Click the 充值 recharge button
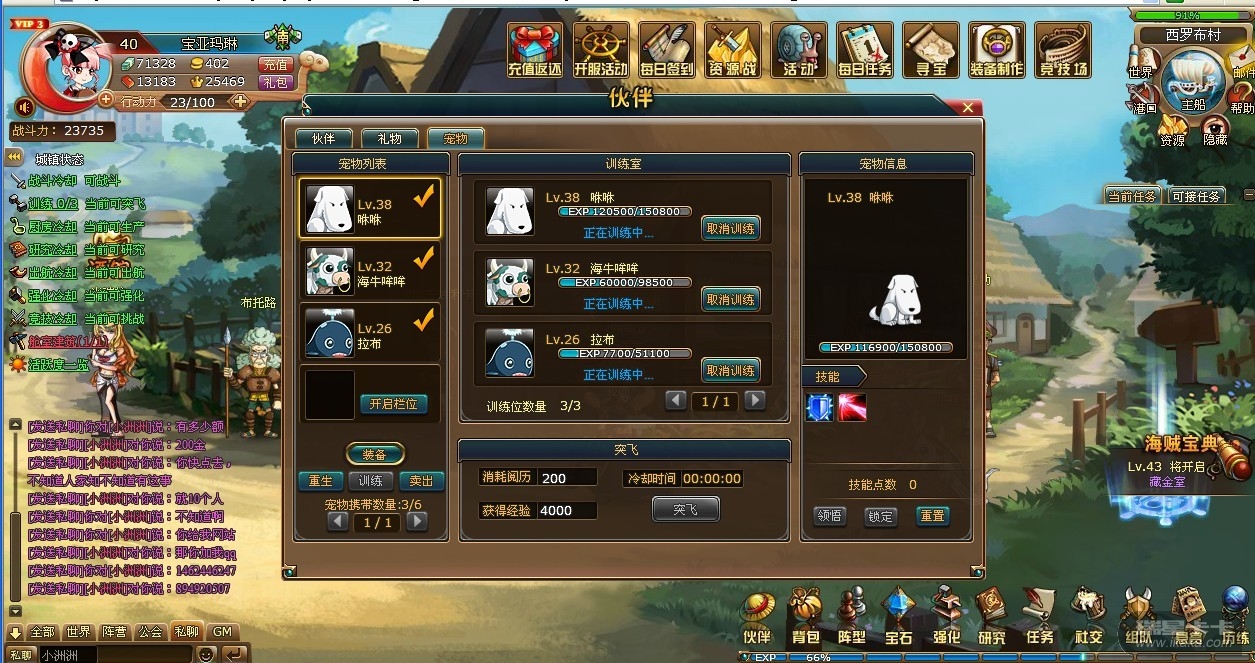Viewport: 1255px width, 663px height. click(x=275, y=64)
